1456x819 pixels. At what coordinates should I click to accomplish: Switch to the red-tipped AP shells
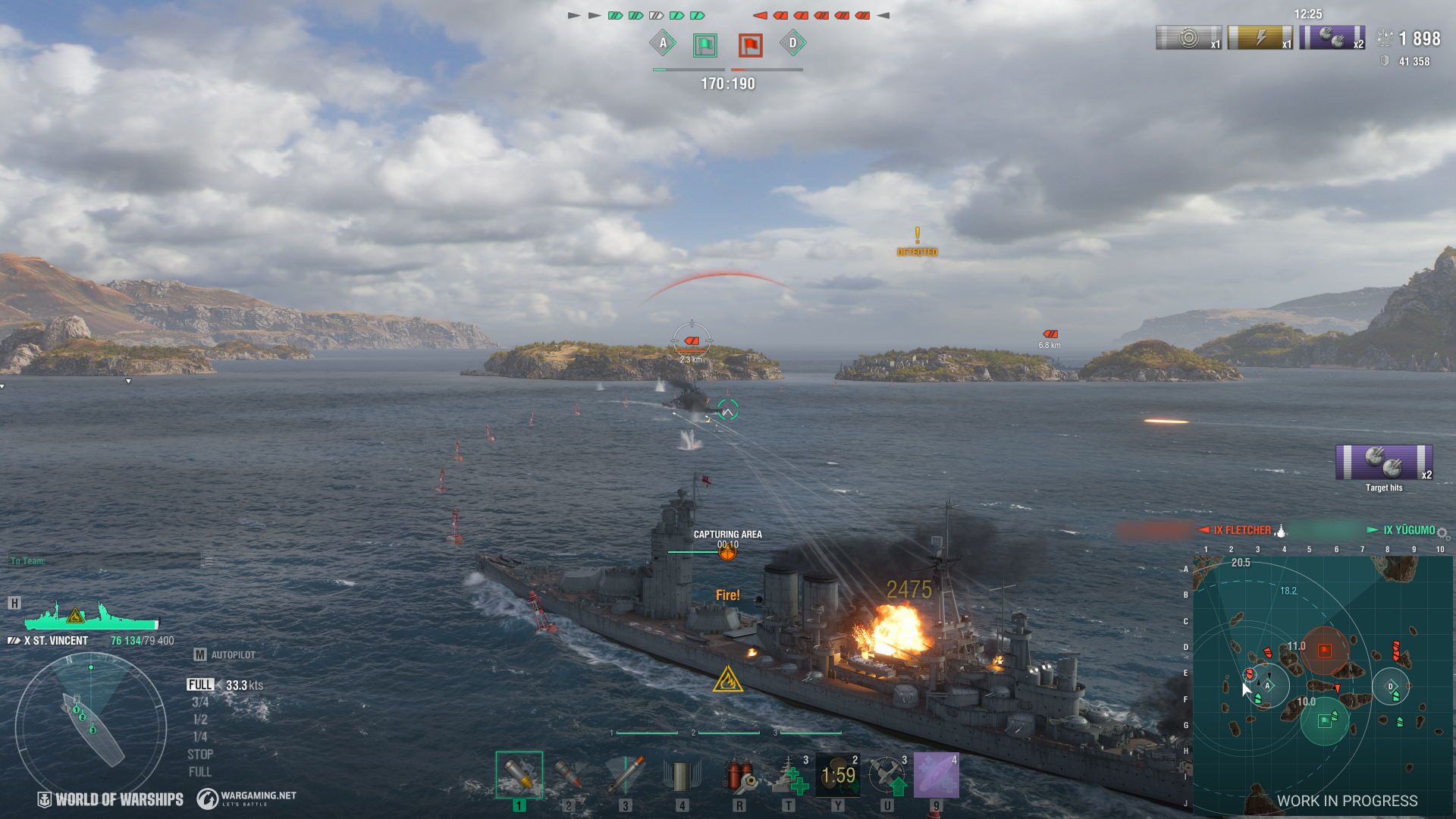[x=569, y=775]
